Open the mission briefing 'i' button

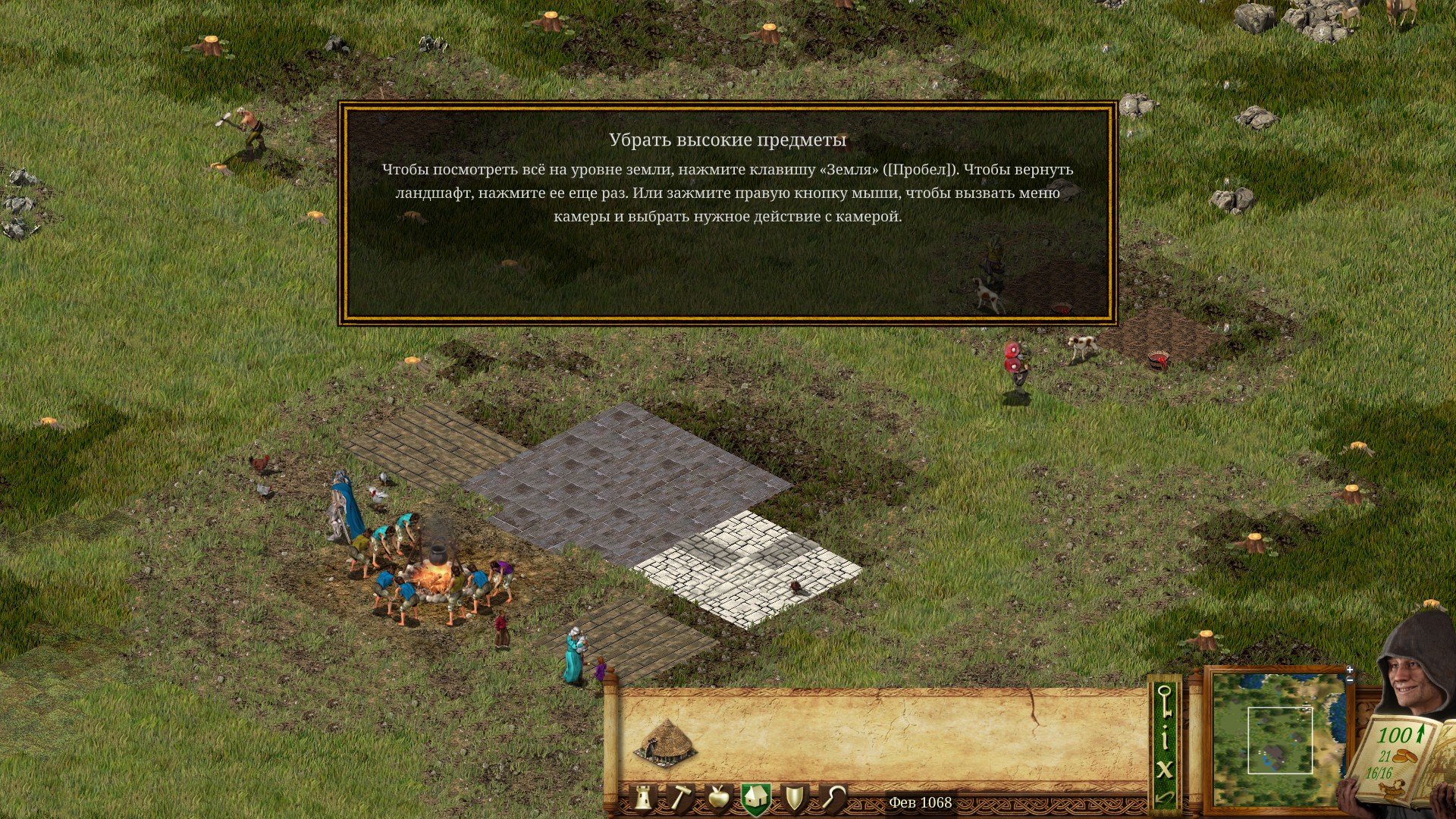1164,737
